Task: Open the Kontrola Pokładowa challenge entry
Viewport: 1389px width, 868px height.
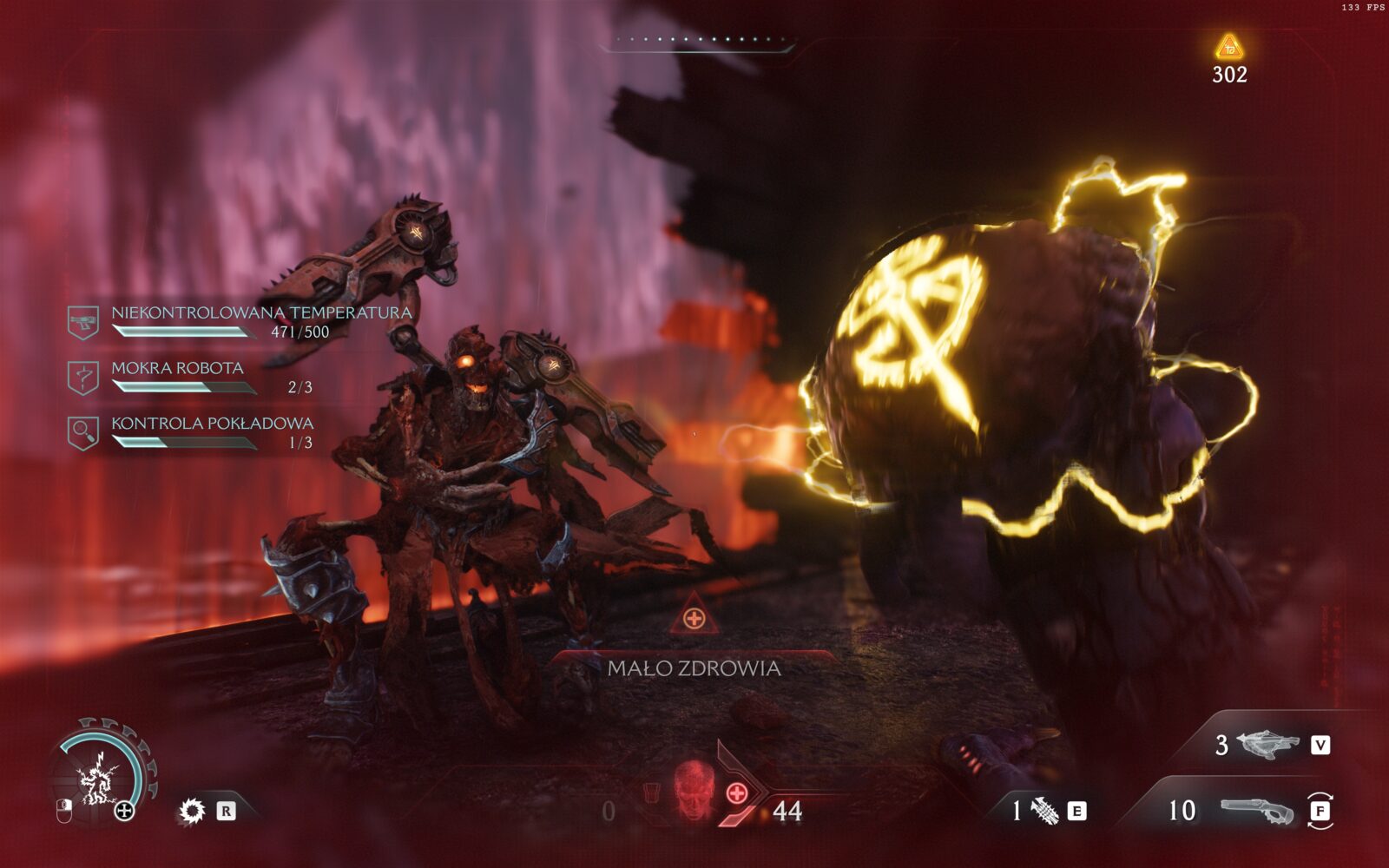Action: [212, 424]
